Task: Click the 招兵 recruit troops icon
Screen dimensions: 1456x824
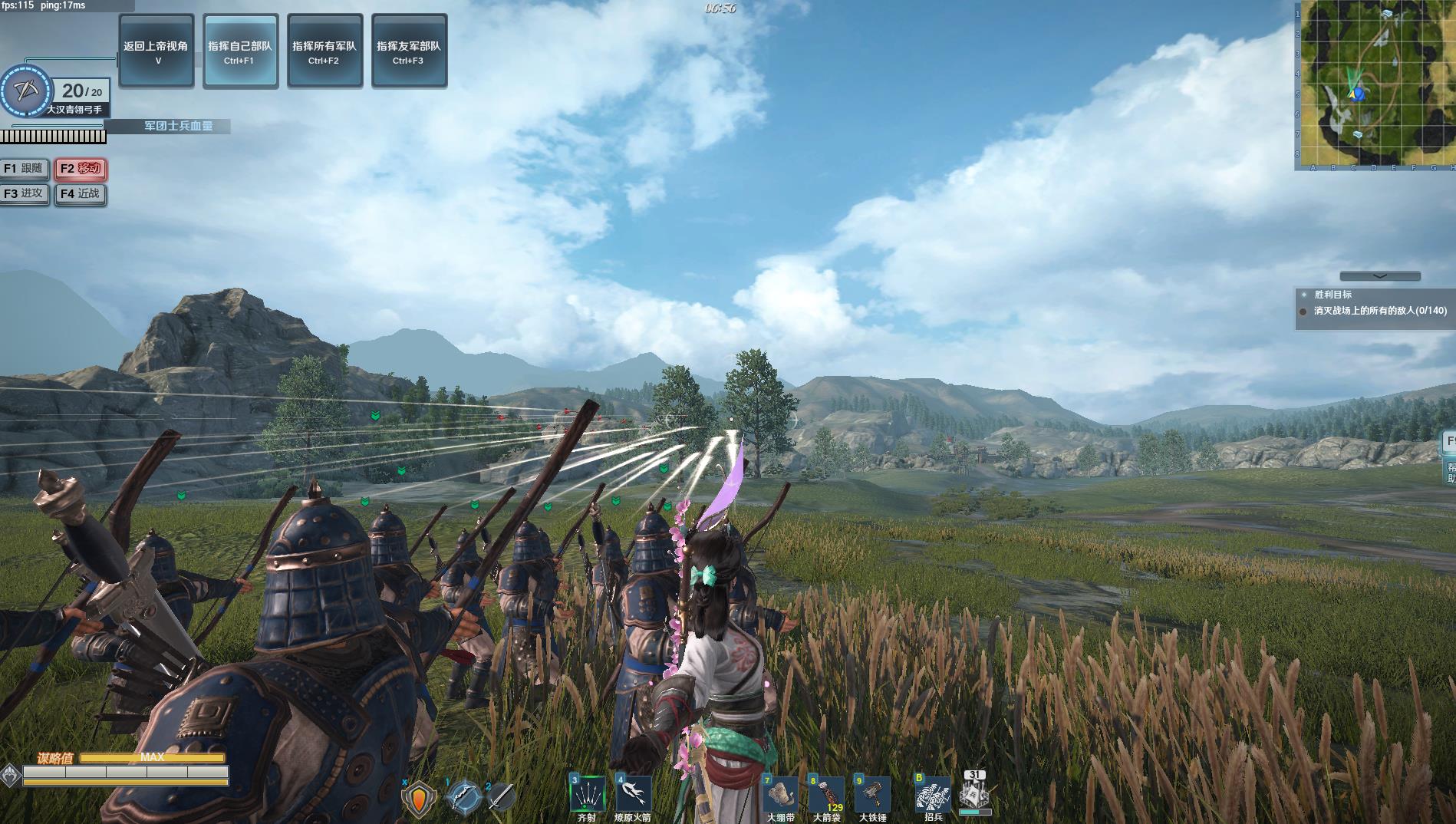Action: 933,793
